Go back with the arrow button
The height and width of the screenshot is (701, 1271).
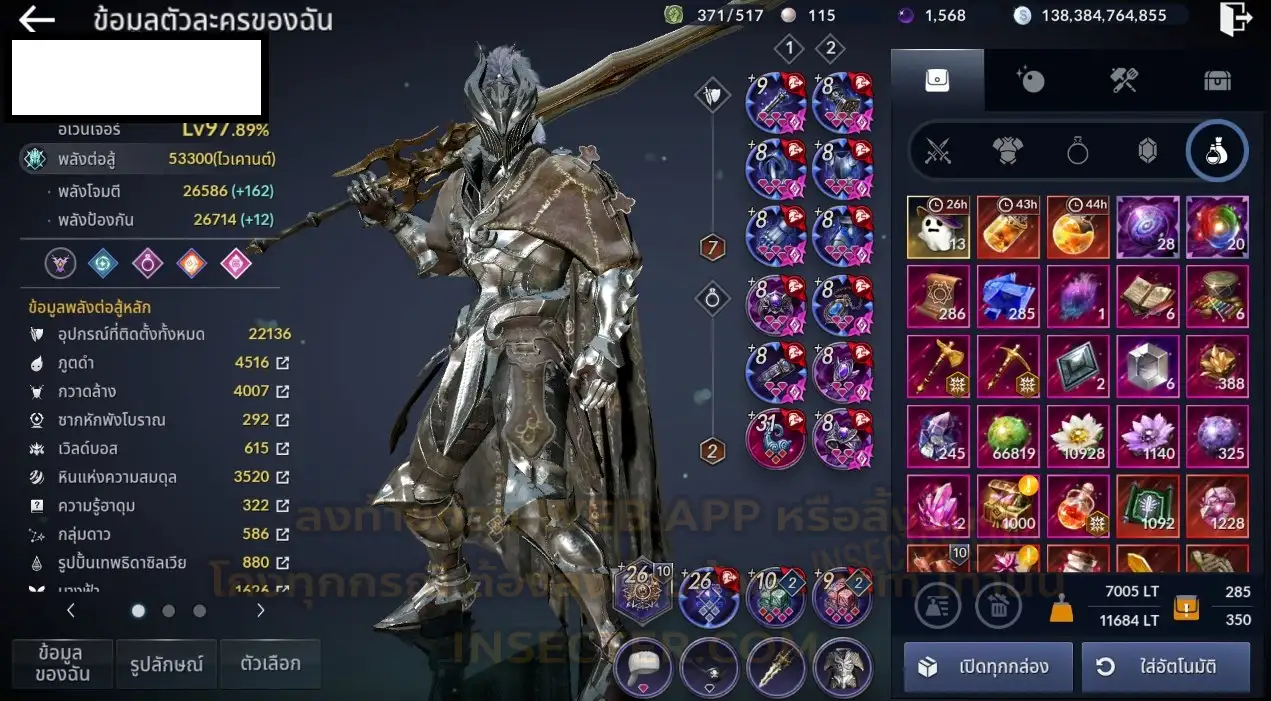[x=37, y=19]
